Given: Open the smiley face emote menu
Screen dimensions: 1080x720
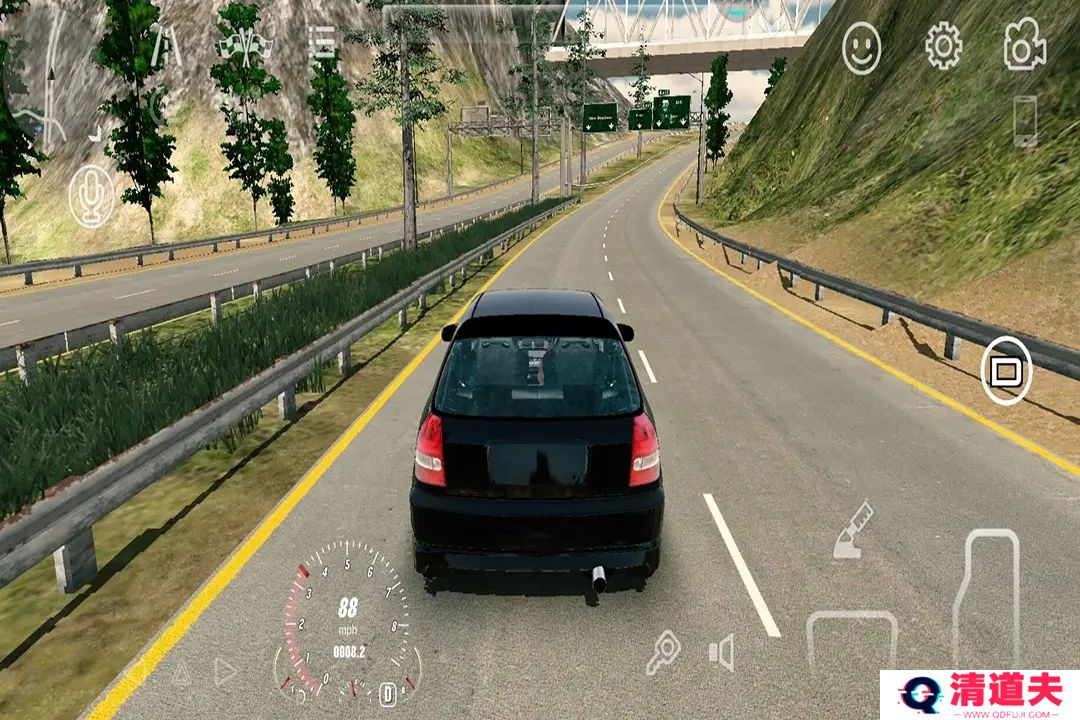Looking at the screenshot, I should click(861, 48).
